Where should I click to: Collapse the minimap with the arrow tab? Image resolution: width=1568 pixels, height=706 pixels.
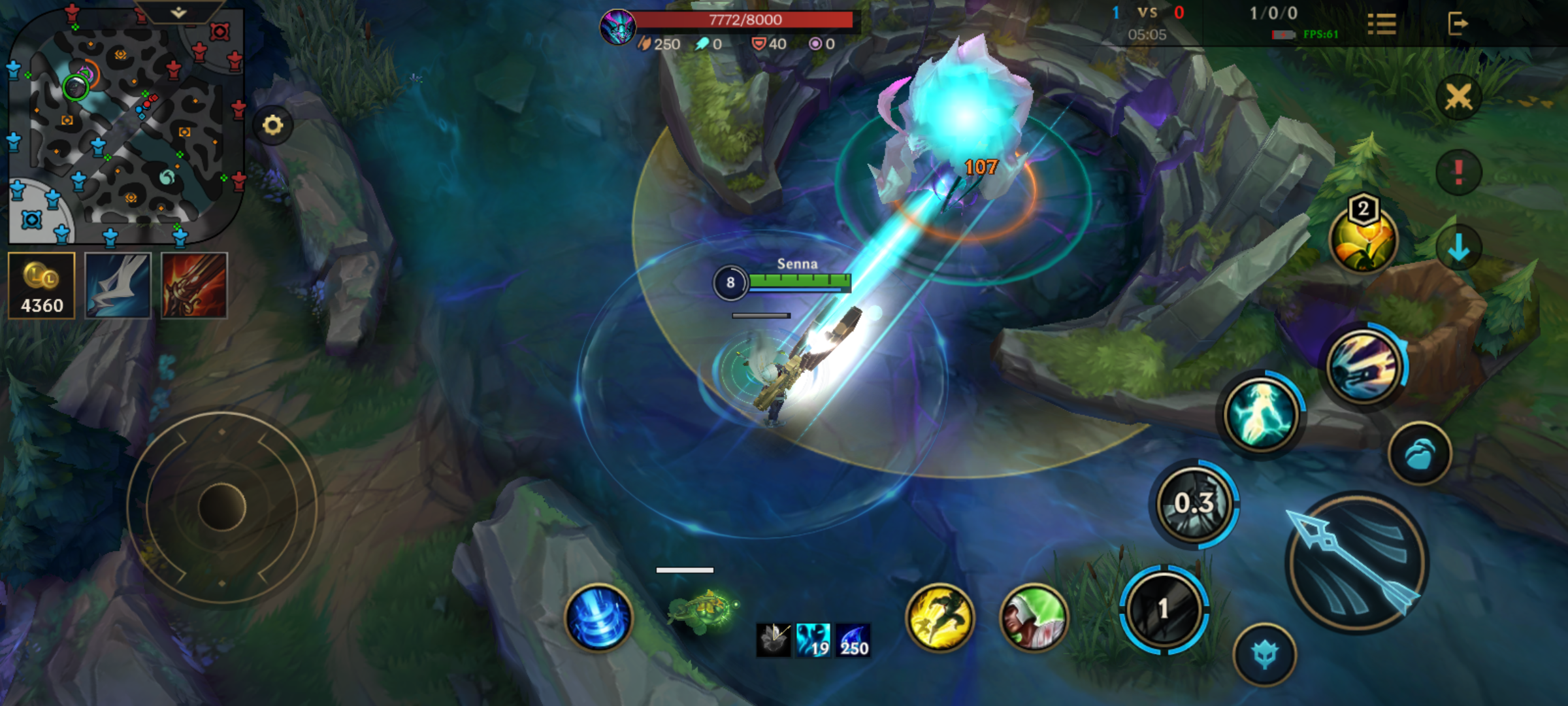click(x=178, y=12)
